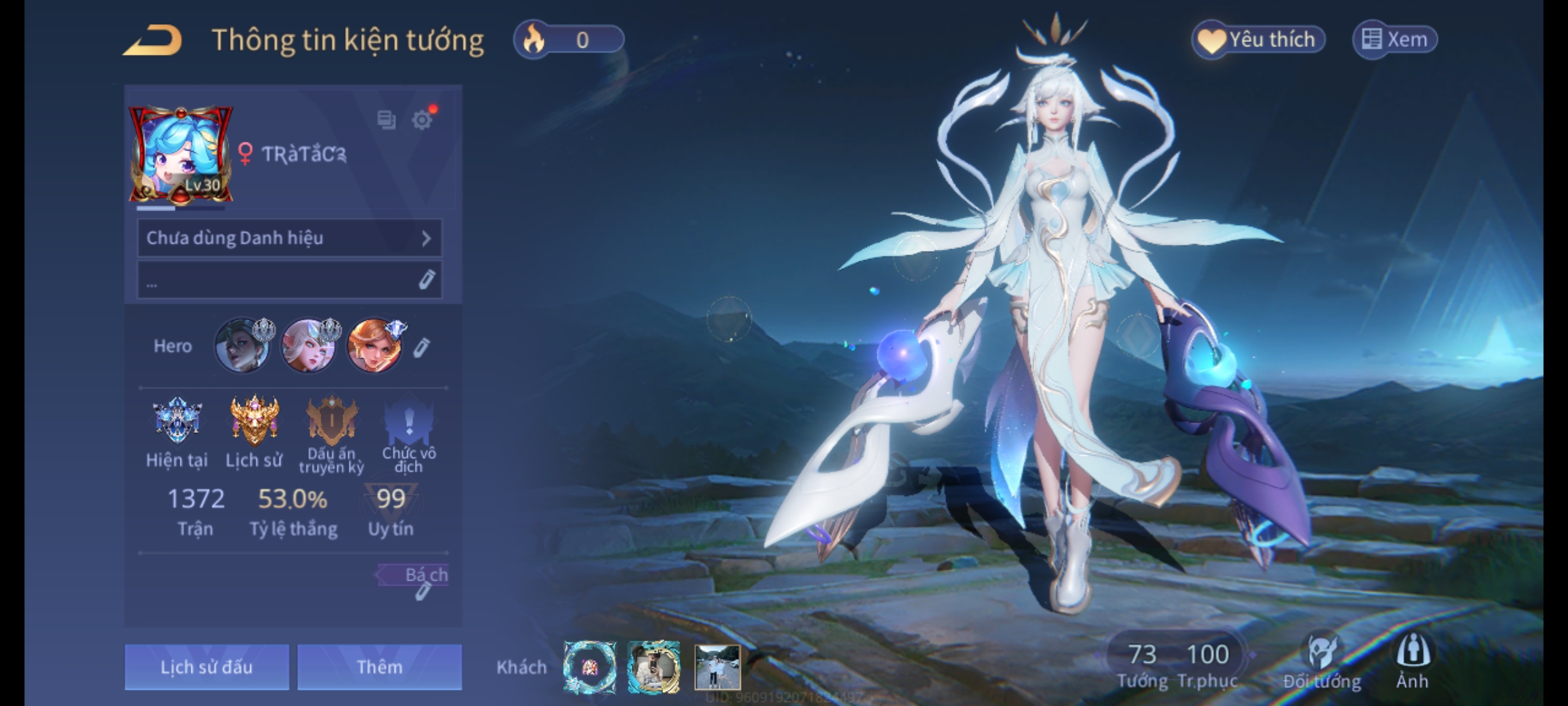Open the Lịch sử đấu match history

[206, 667]
